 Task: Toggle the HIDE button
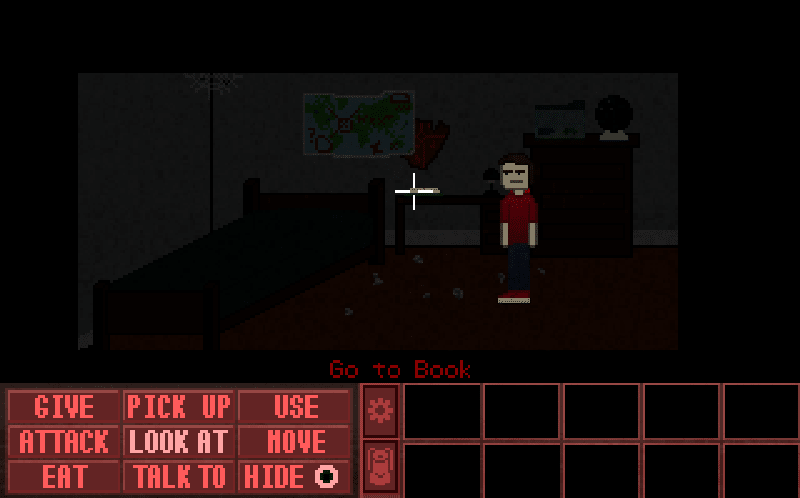[295, 476]
